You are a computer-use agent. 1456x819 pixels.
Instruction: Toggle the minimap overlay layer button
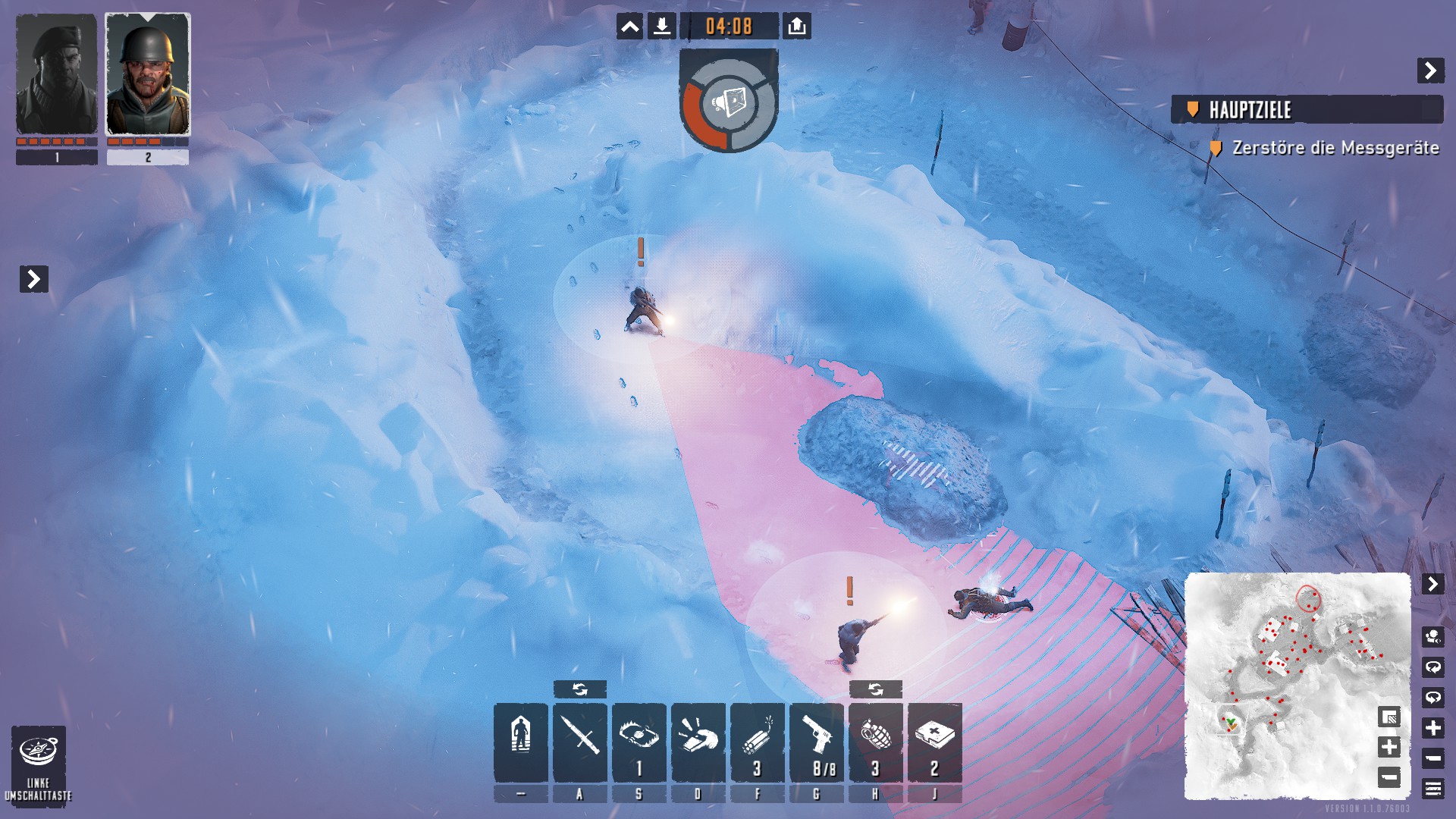point(1389,717)
